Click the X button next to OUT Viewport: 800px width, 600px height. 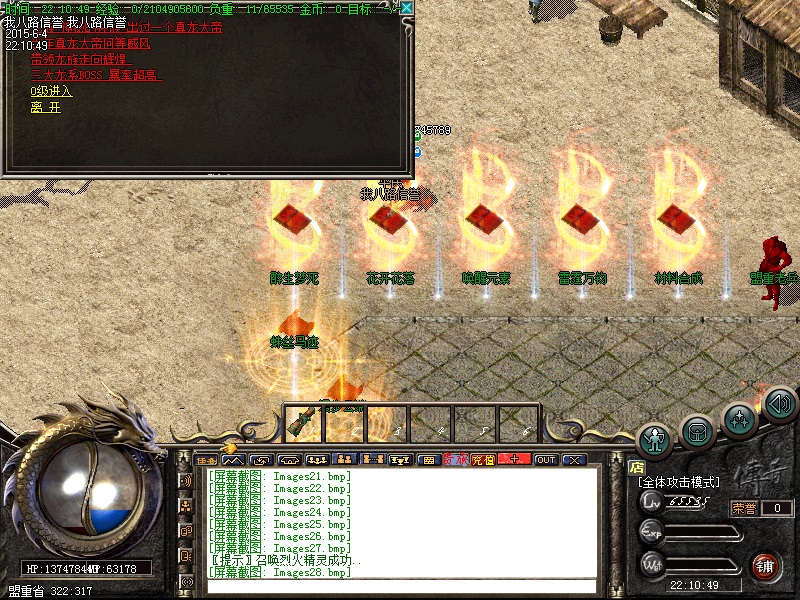click(574, 460)
